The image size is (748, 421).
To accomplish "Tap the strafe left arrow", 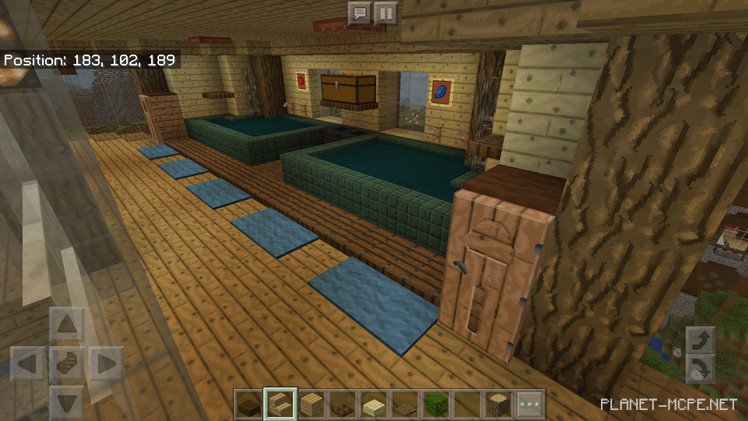I will [28, 362].
